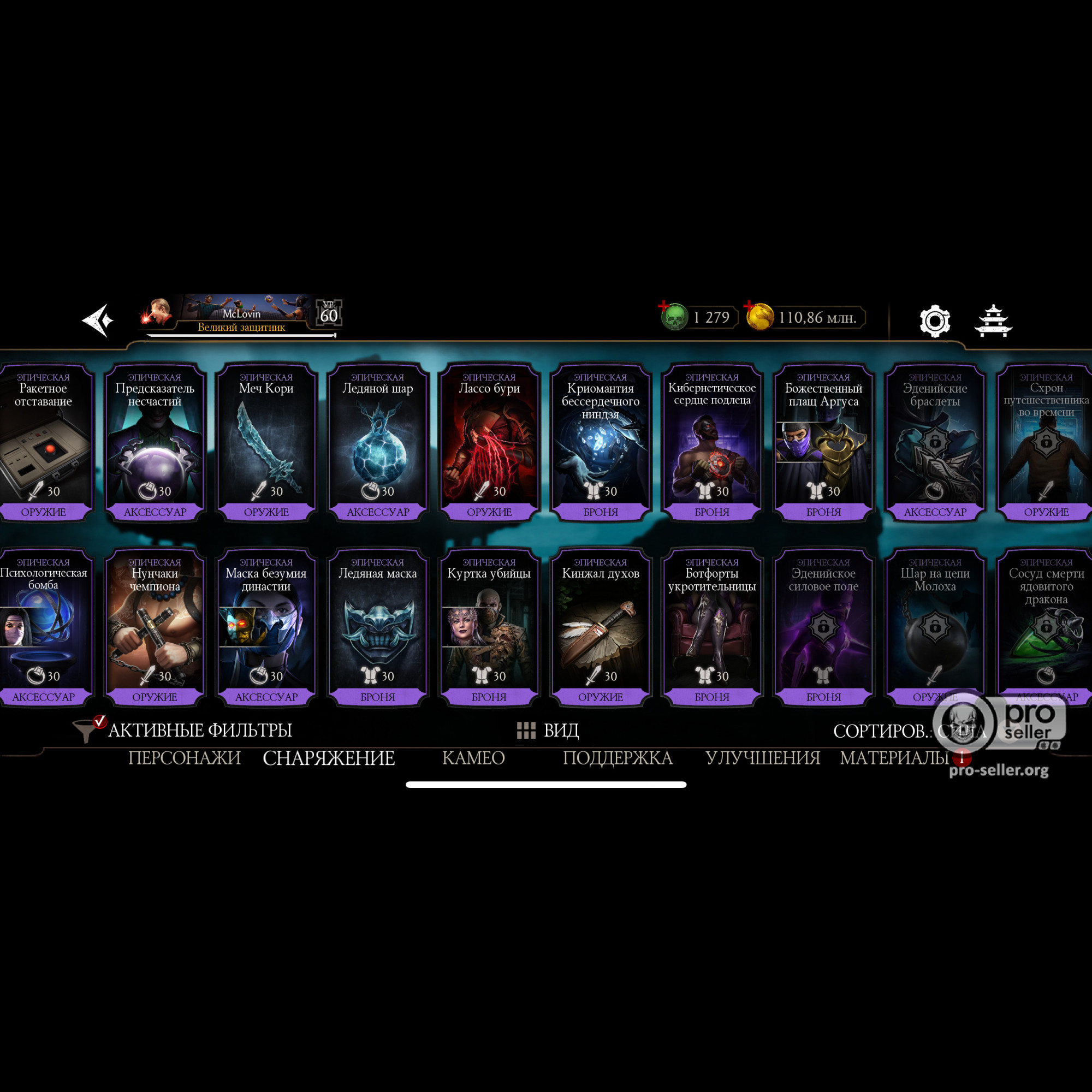Go back using the arrow button
This screenshot has width=1092, height=1092.
point(98,321)
